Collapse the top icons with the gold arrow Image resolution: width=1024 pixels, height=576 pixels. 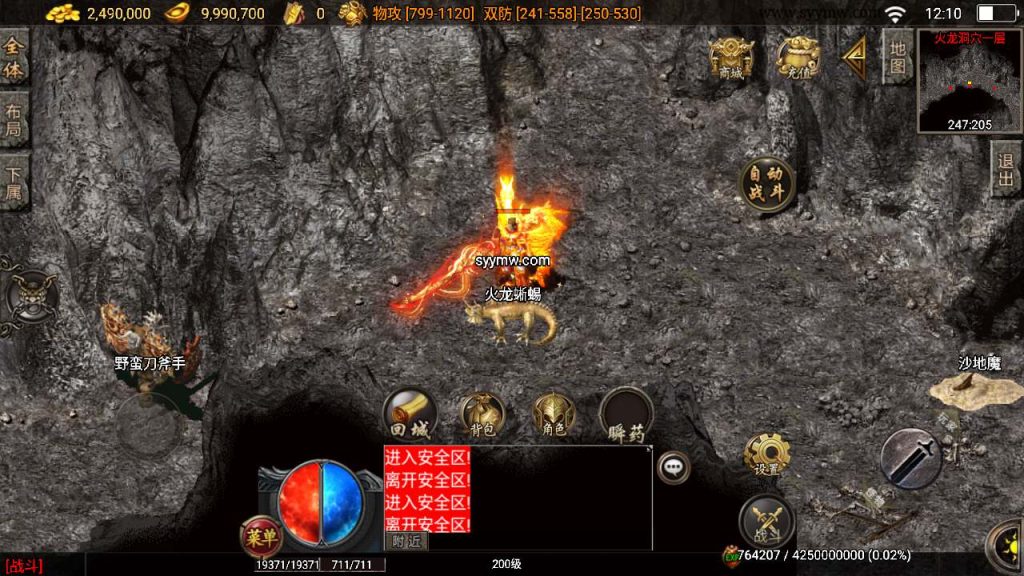[x=853, y=59]
